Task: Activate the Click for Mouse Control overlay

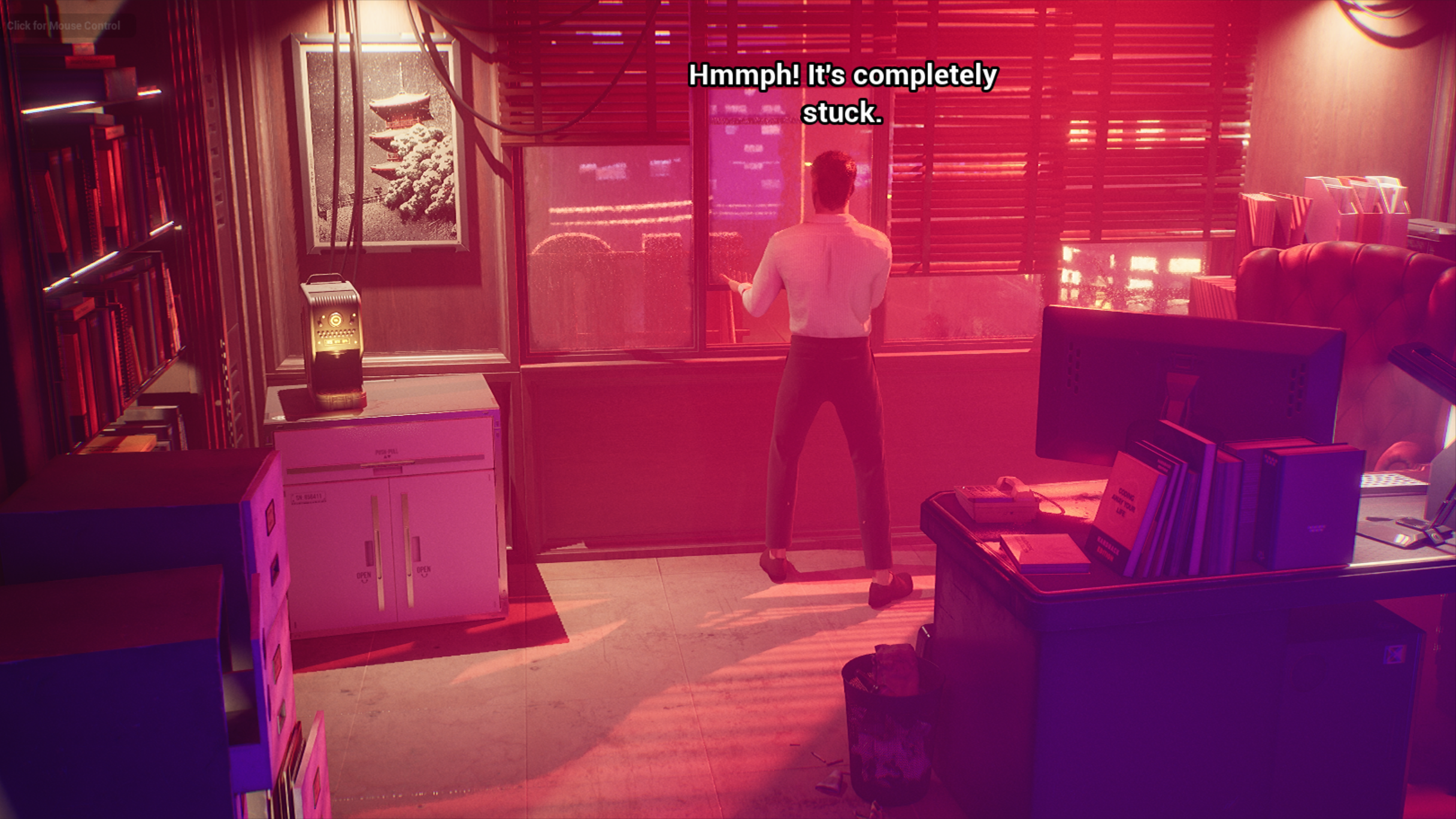Action: click(63, 26)
